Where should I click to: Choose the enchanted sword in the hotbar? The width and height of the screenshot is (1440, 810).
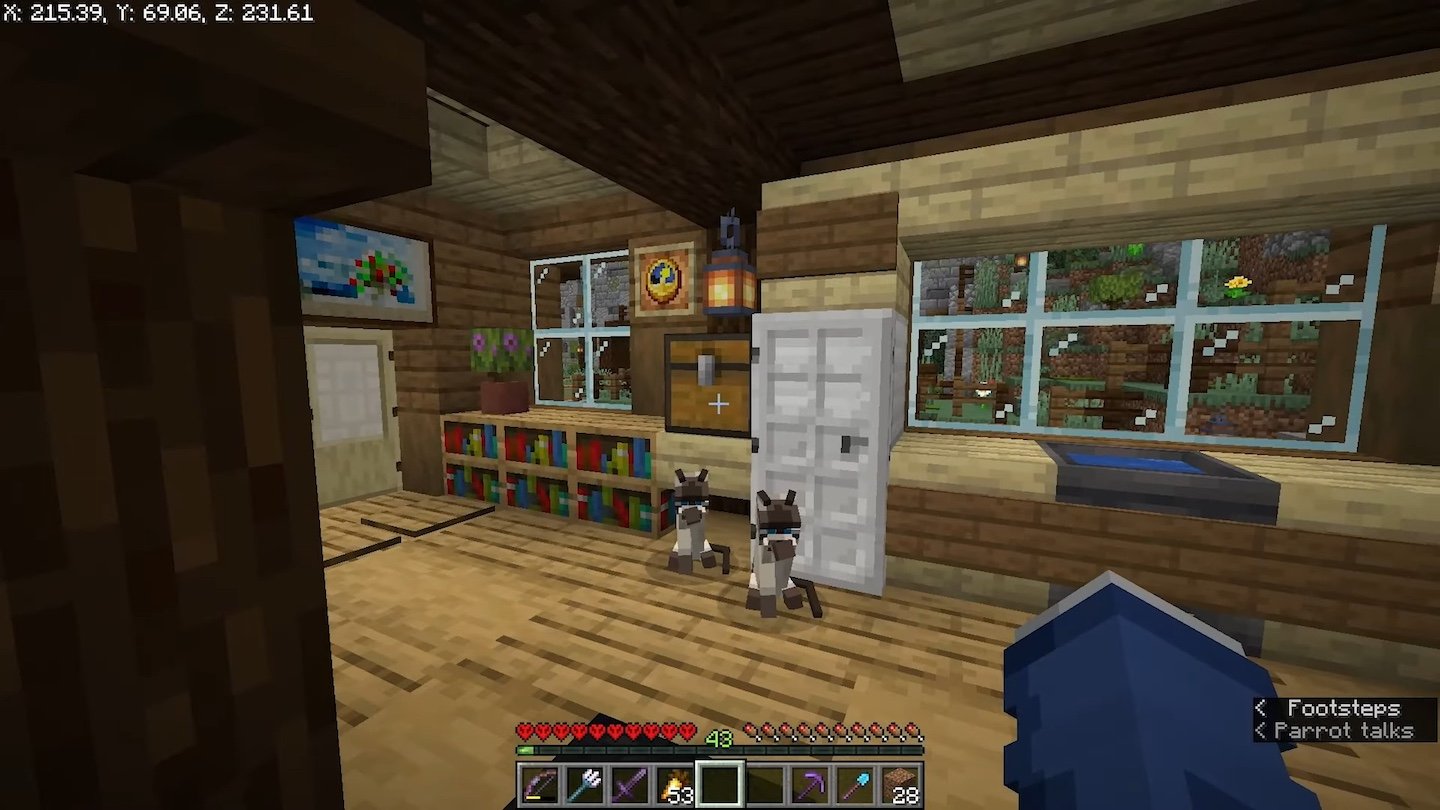coord(630,785)
